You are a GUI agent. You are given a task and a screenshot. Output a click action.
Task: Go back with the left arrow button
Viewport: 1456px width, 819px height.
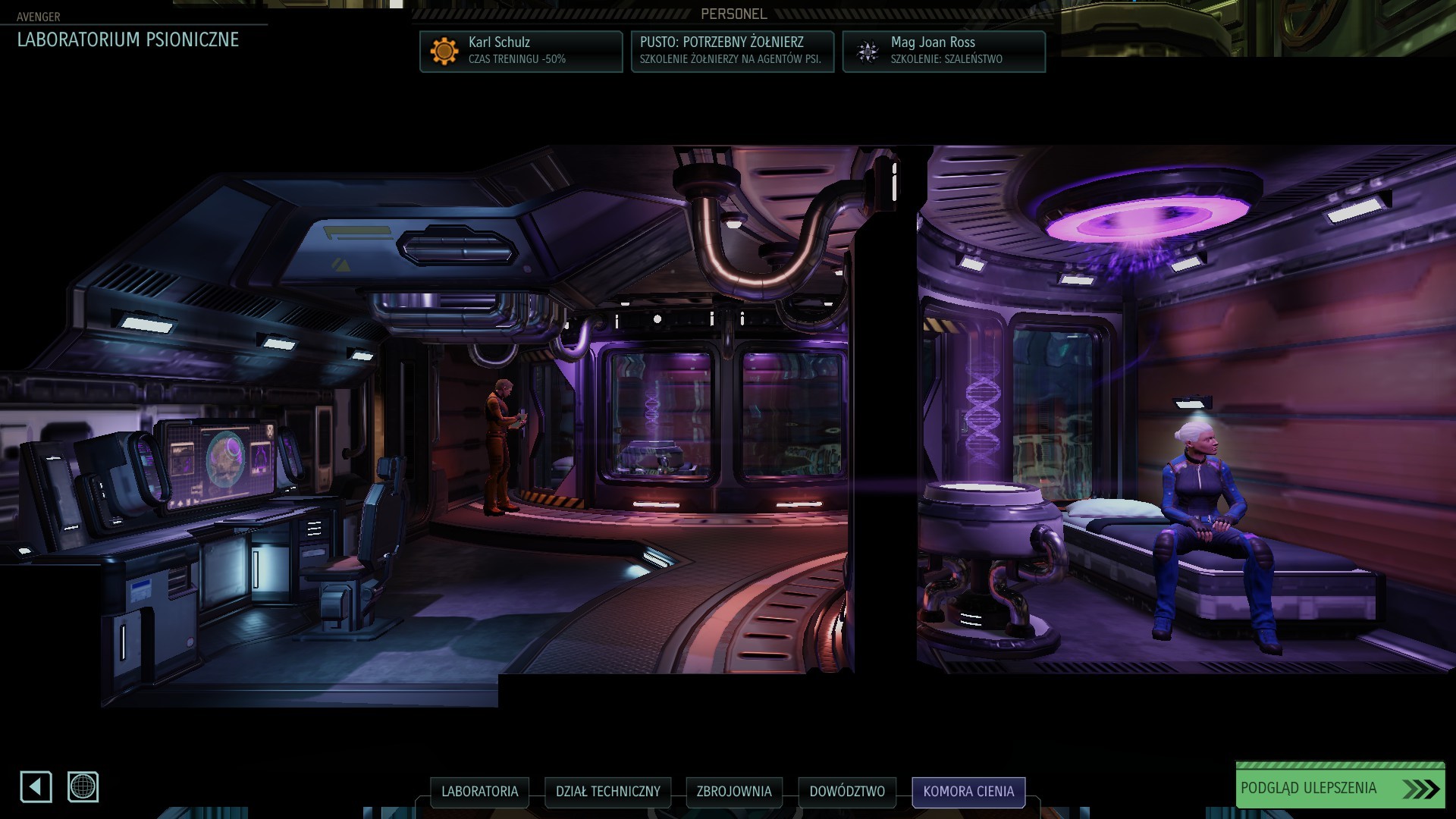click(36, 786)
